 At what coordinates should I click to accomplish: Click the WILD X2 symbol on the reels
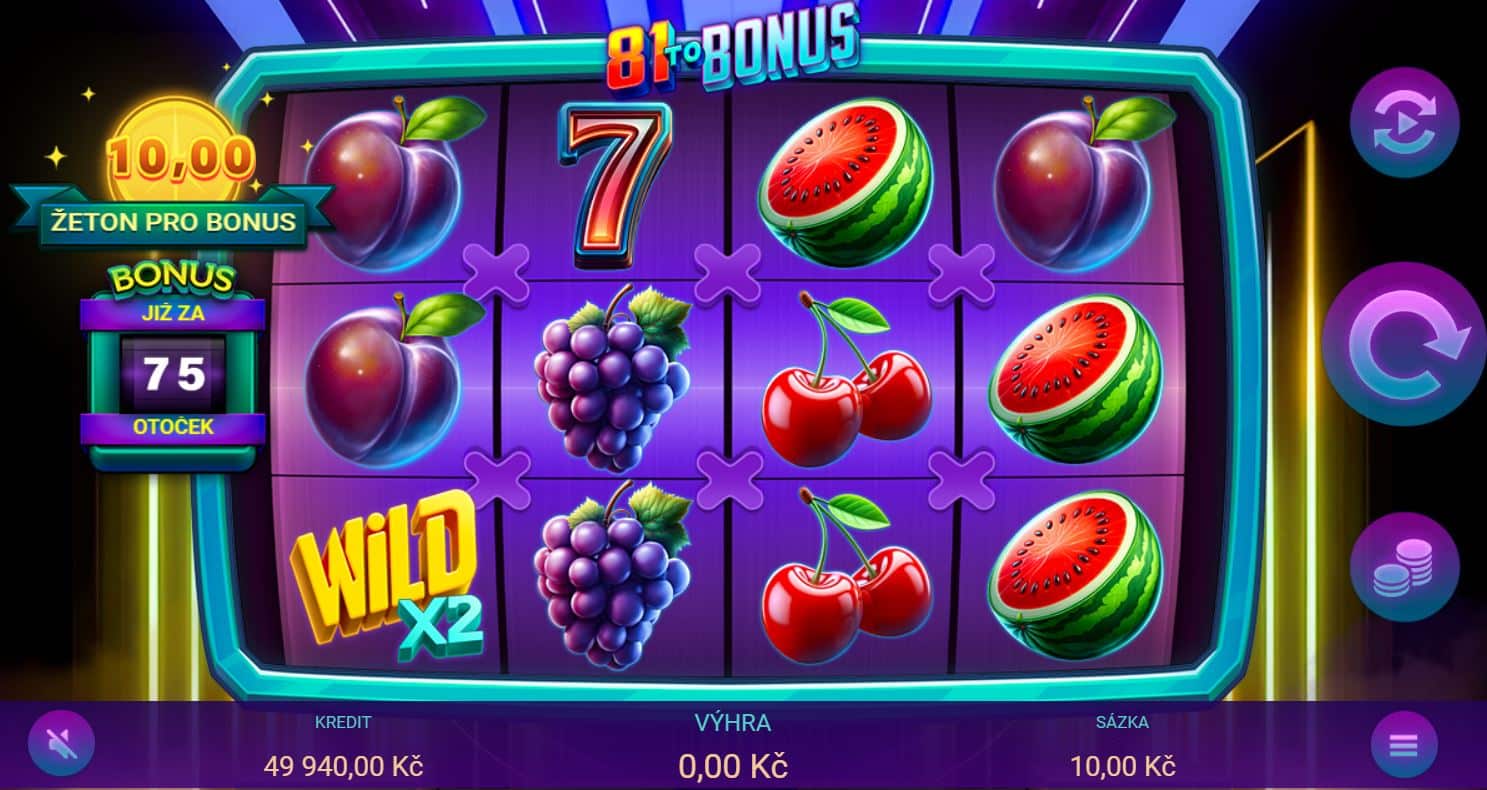(389, 569)
